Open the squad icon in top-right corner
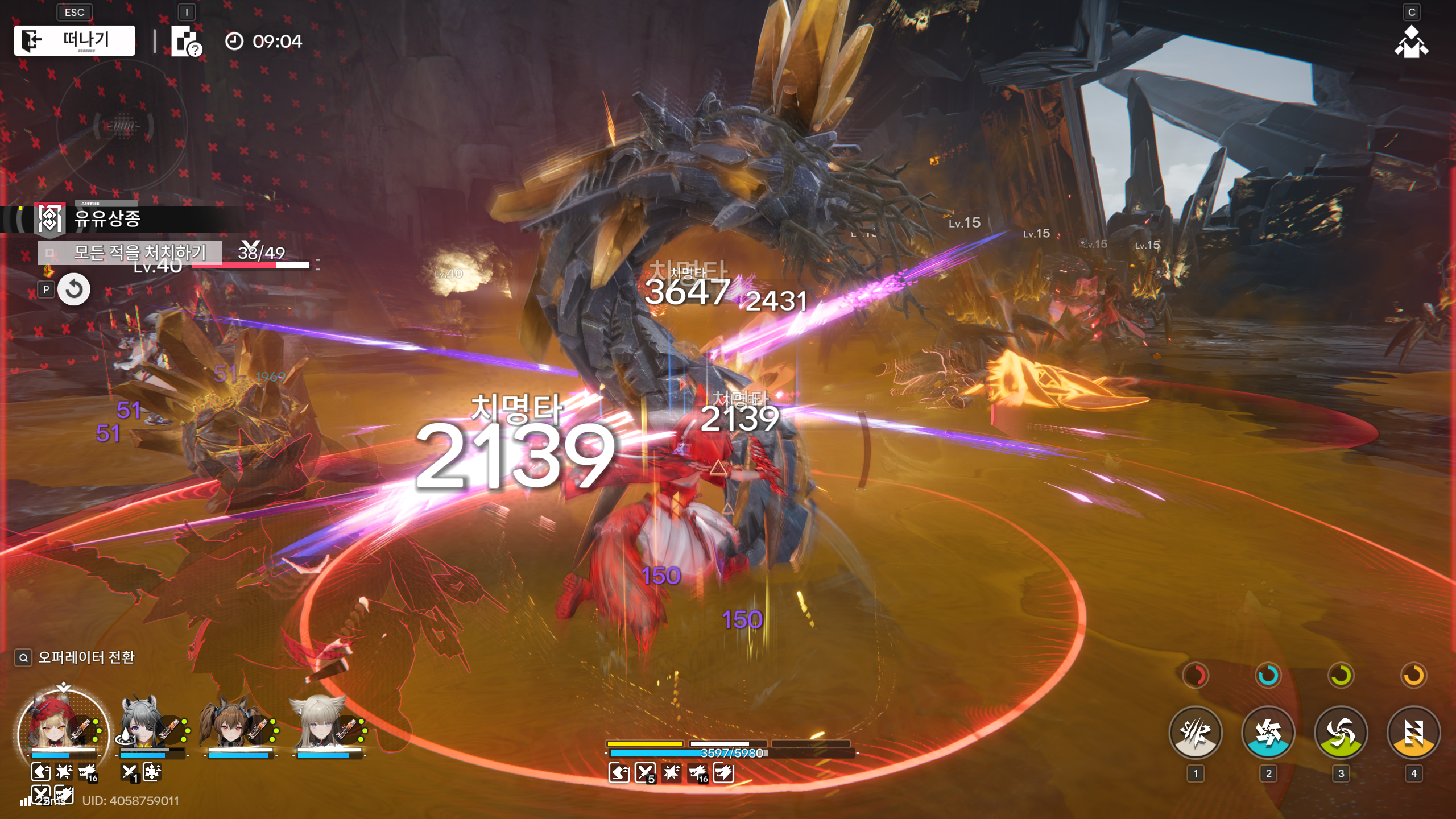Viewport: 1456px width, 819px height. [1411, 43]
